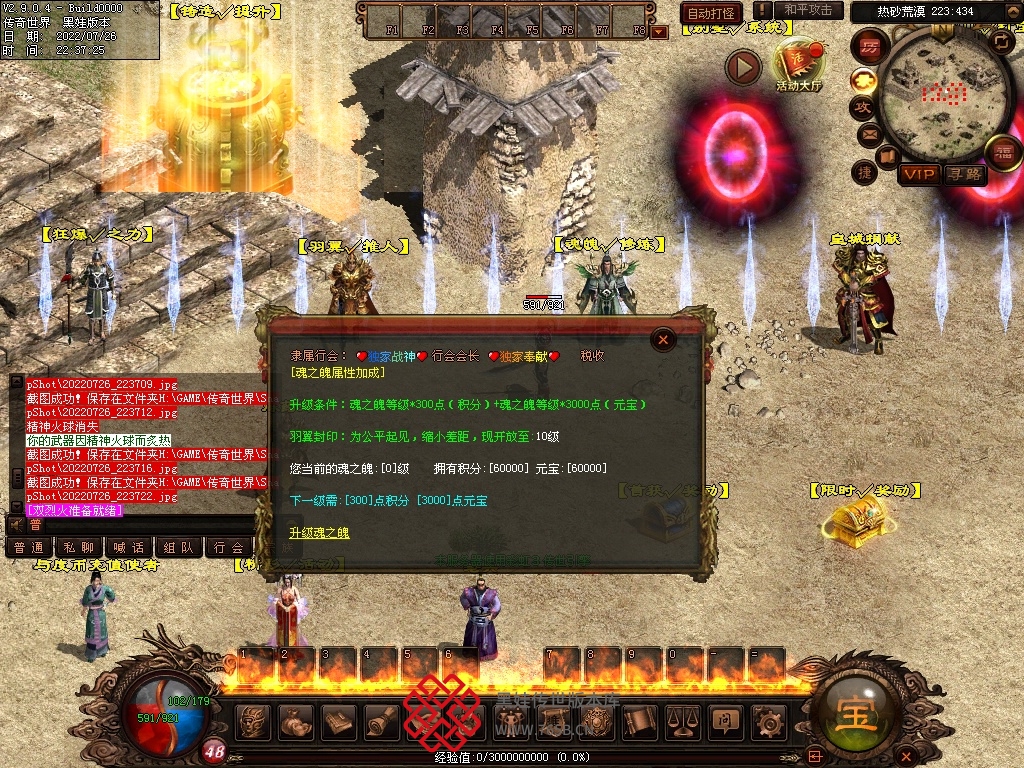Open the VIP panel
The width and height of the screenshot is (1024, 768).
click(918, 174)
